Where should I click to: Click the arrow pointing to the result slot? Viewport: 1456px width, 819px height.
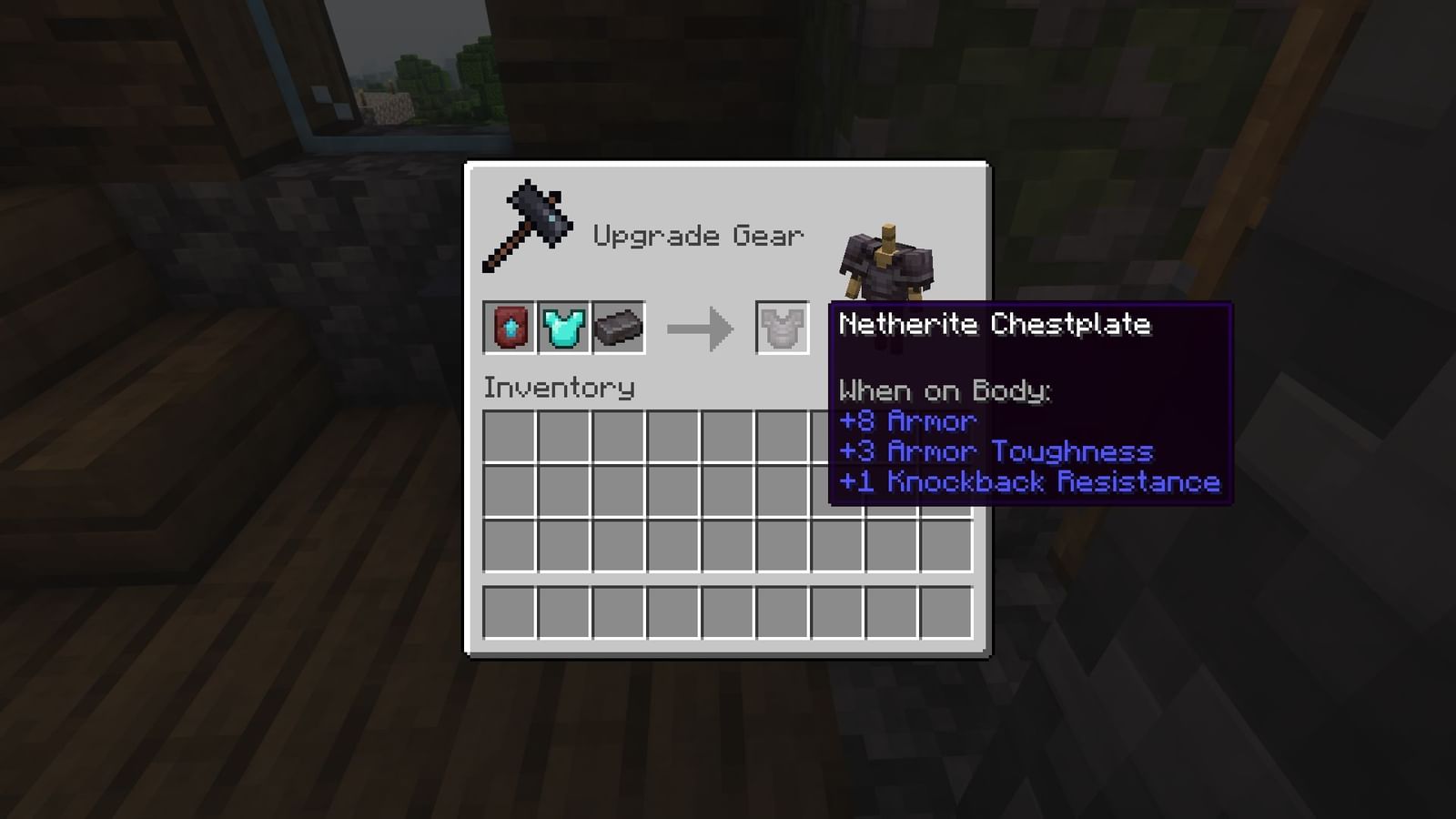[701, 329]
